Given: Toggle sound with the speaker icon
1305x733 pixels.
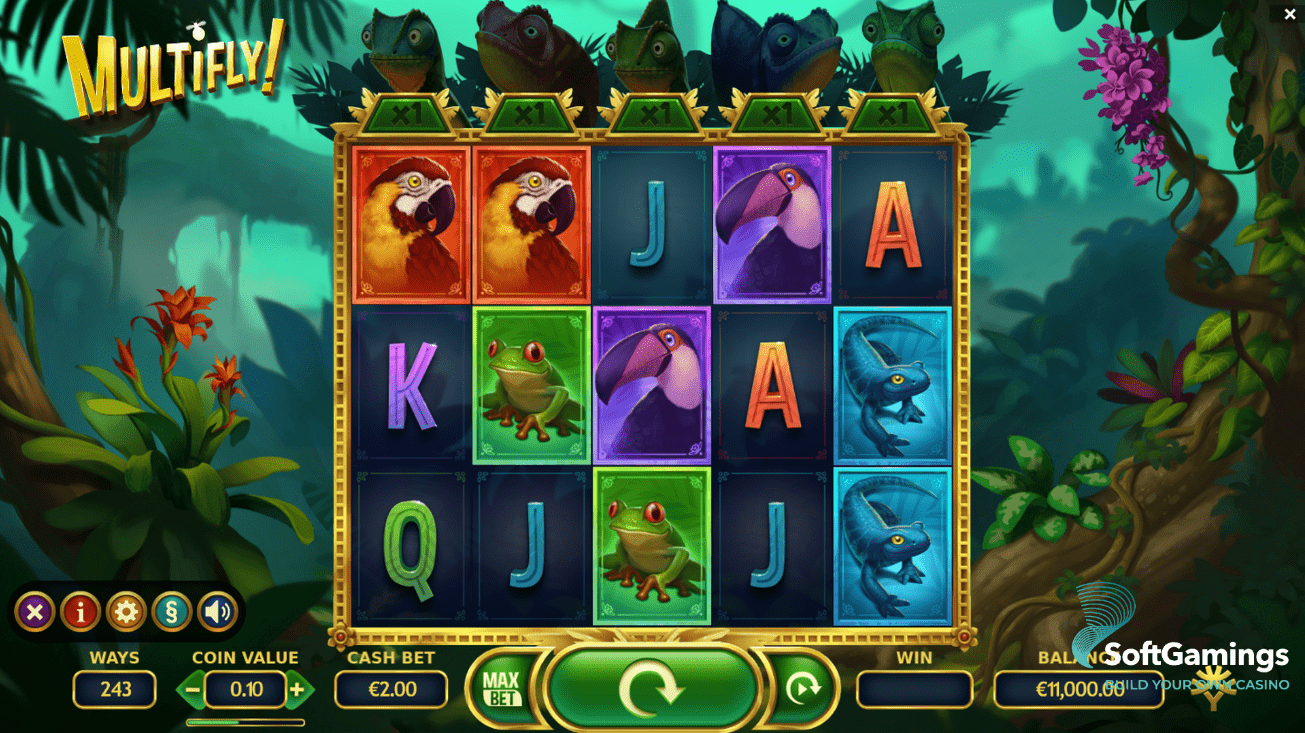Looking at the screenshot, I should coord(217,611).
